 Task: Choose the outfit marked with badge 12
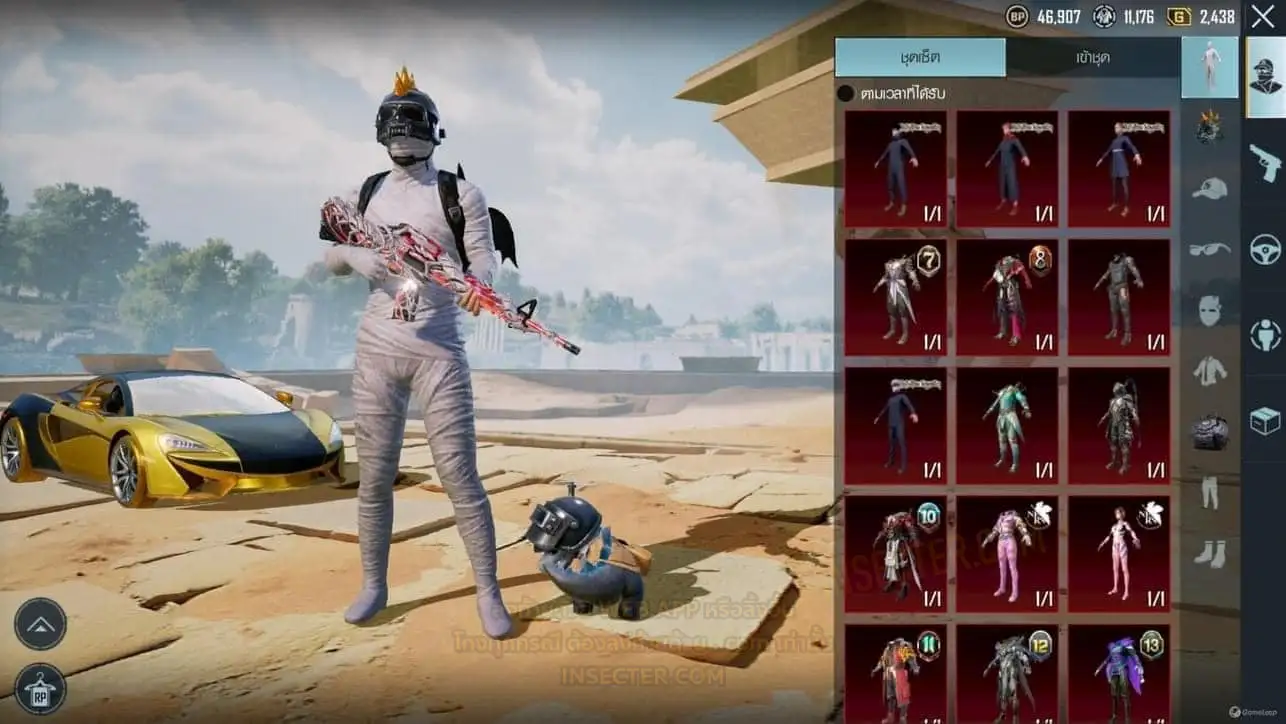[x=1007, y=673]
